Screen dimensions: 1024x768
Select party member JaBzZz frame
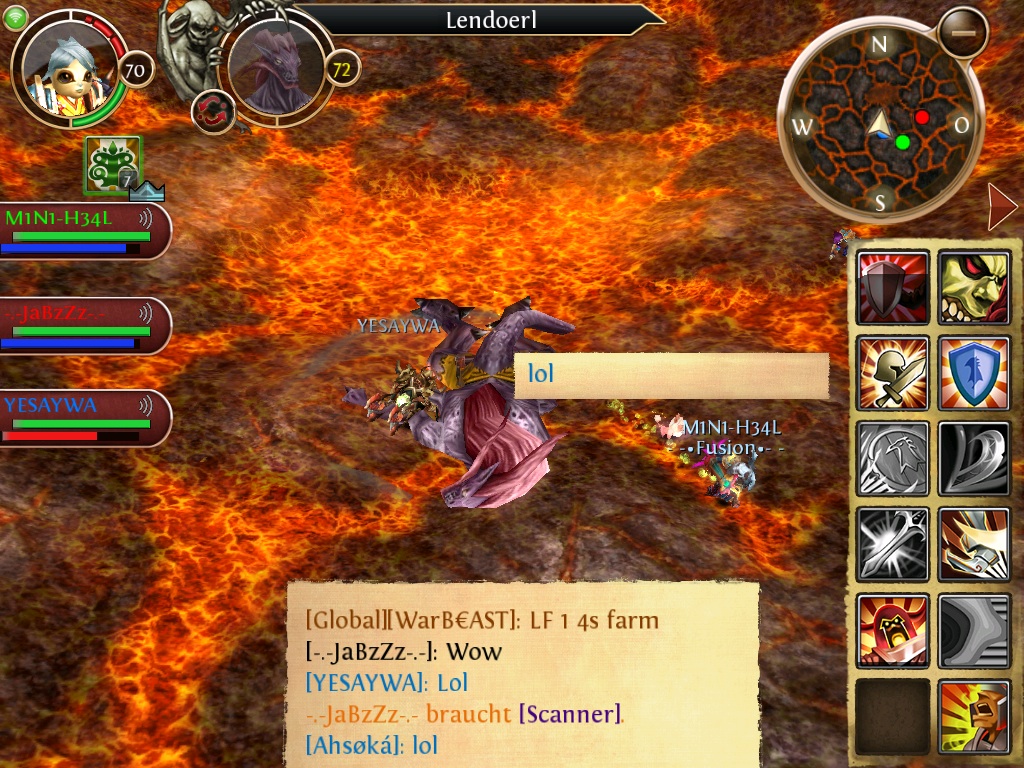point(84,325)
